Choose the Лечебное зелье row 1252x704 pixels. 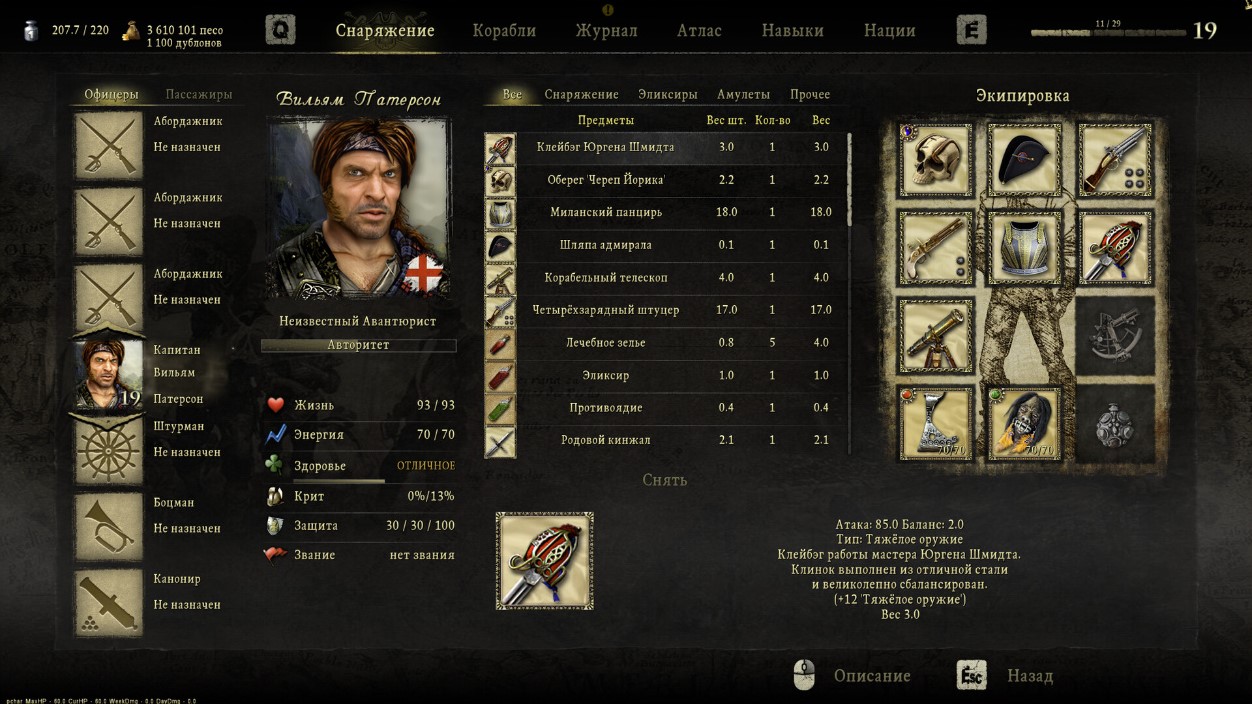pos(606,342)
